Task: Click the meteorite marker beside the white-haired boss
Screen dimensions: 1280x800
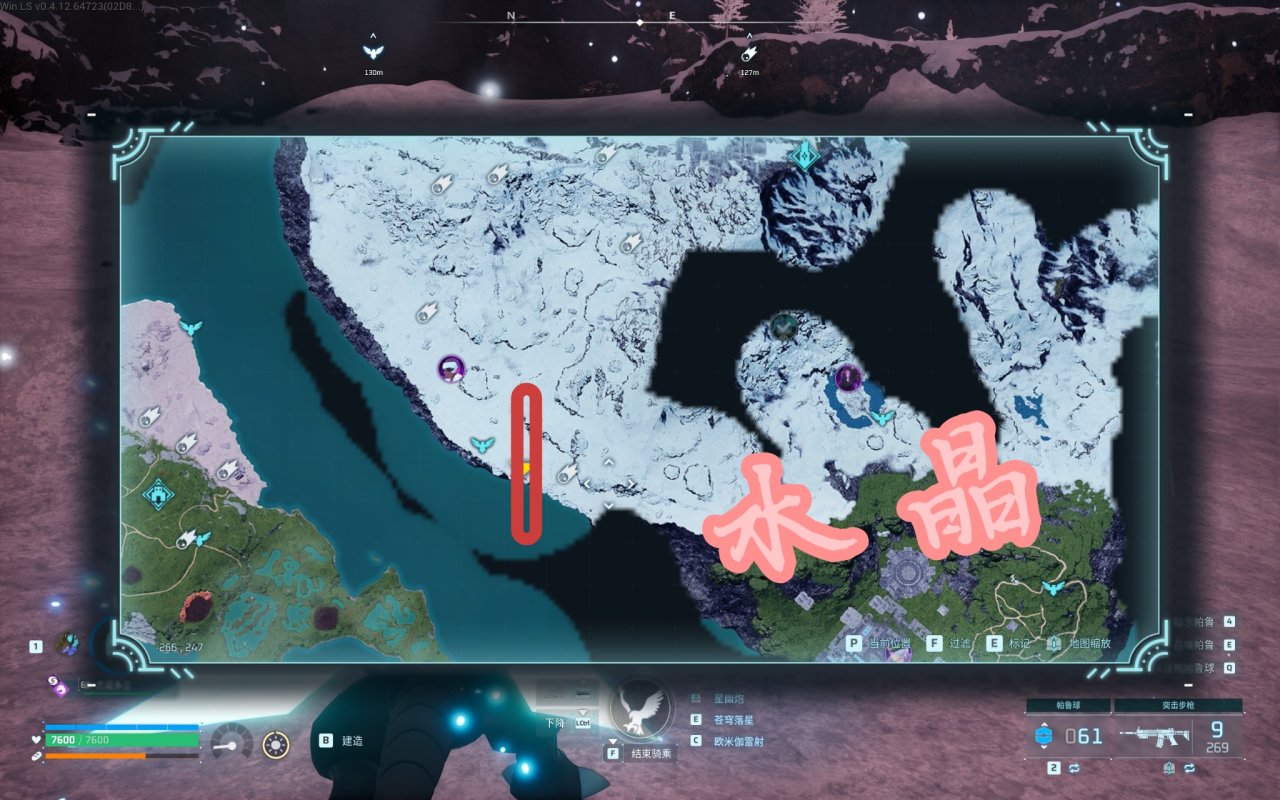Action: (x=427, y=312)
